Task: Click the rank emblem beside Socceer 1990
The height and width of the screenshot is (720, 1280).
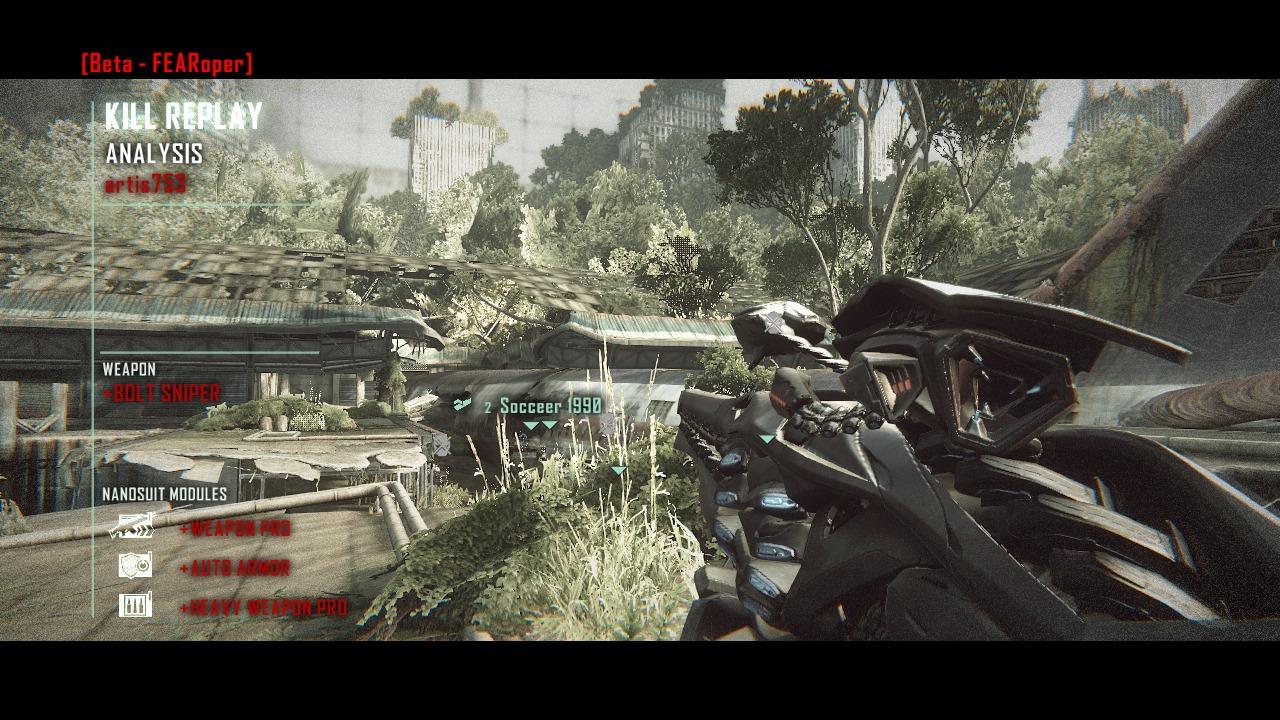Action: [x=461, y=404]
